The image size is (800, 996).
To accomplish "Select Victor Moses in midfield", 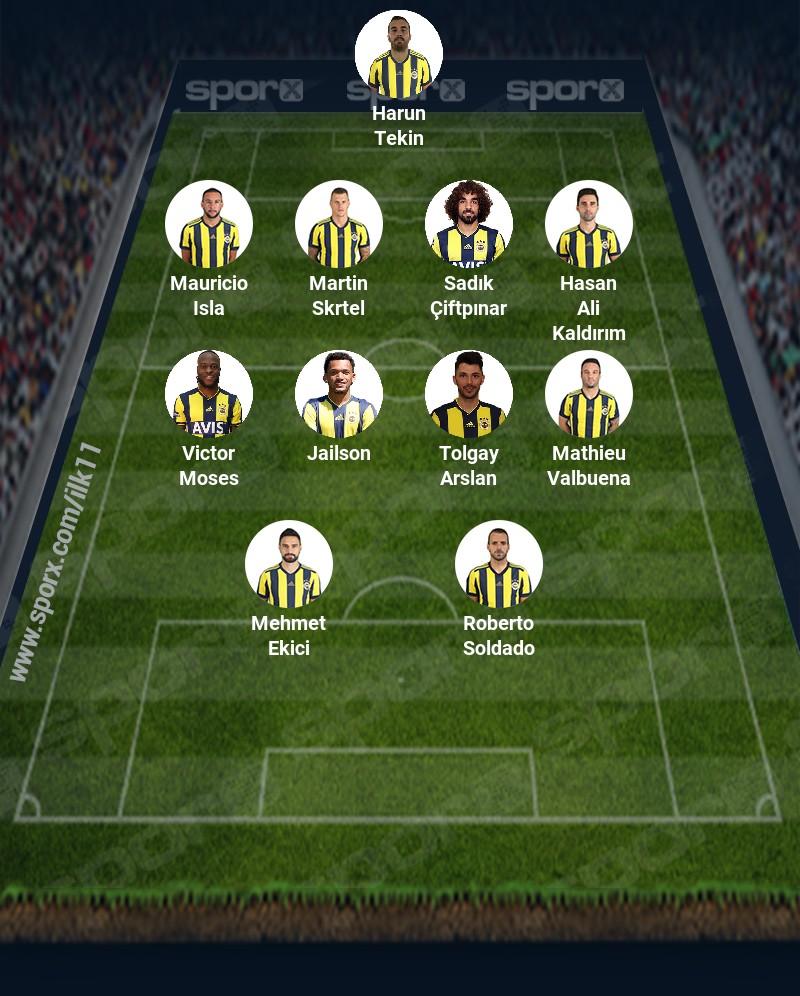I will point(209,394).
